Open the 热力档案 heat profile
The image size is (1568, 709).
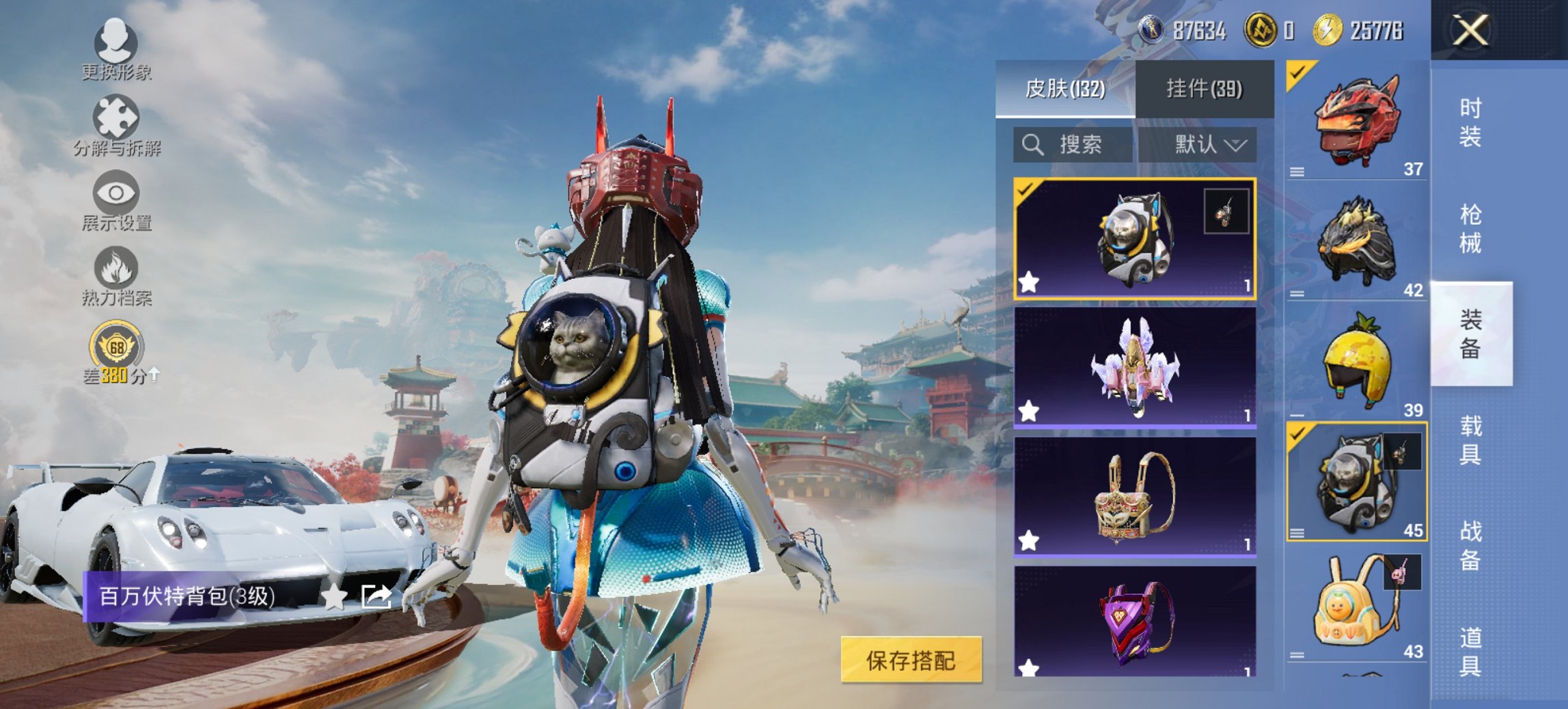(116, 268)
